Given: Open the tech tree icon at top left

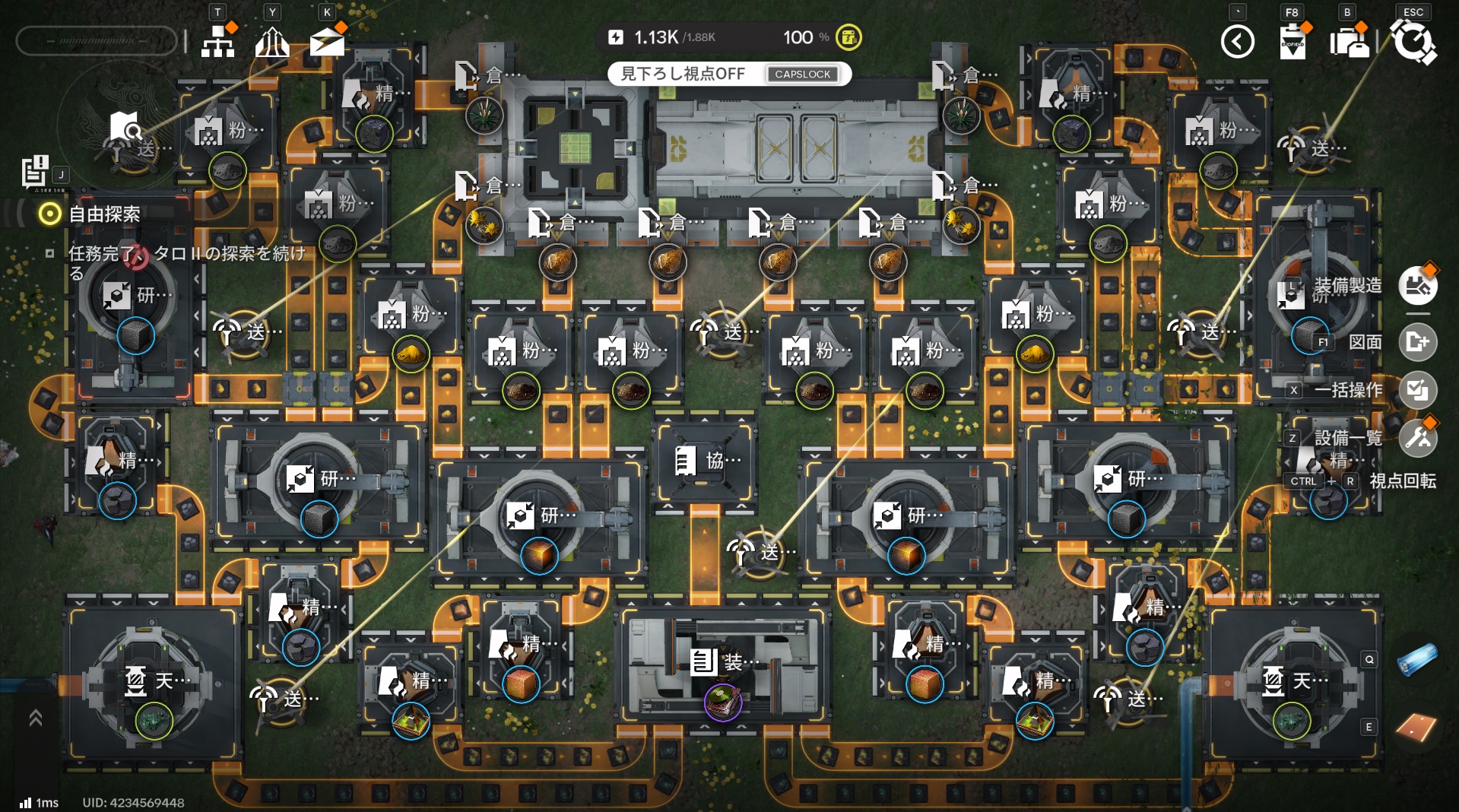Looking at the screenshot, I should coord(218,42).
